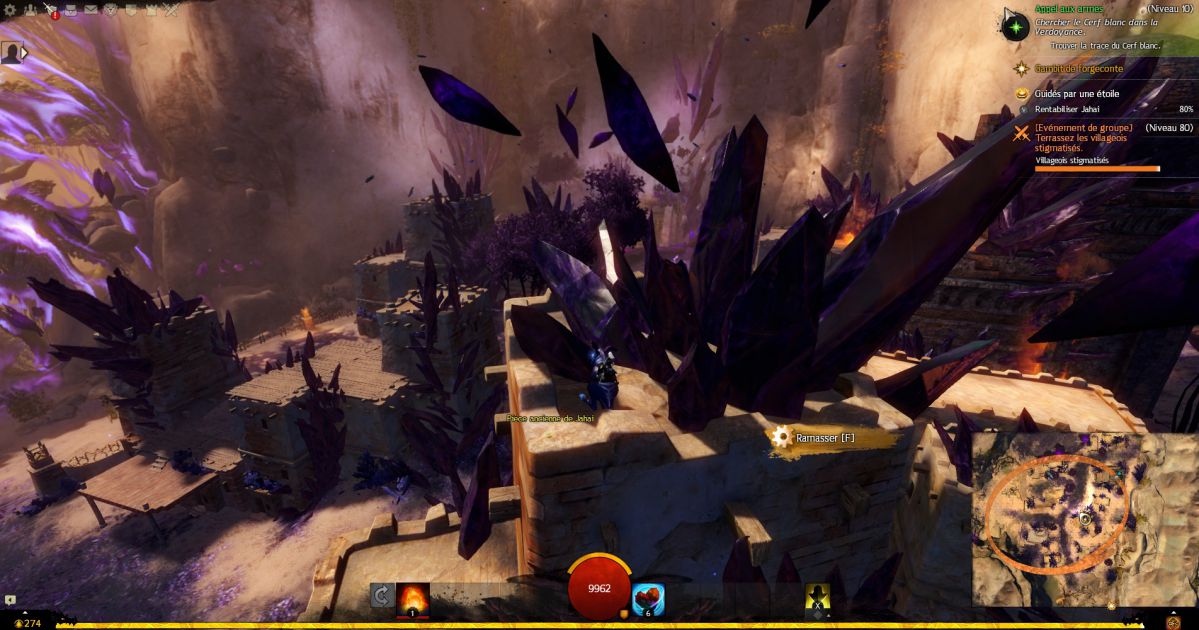Open the hero panel with alert badge
This screenshot has height=630, width=1199.
click(50, 11)
